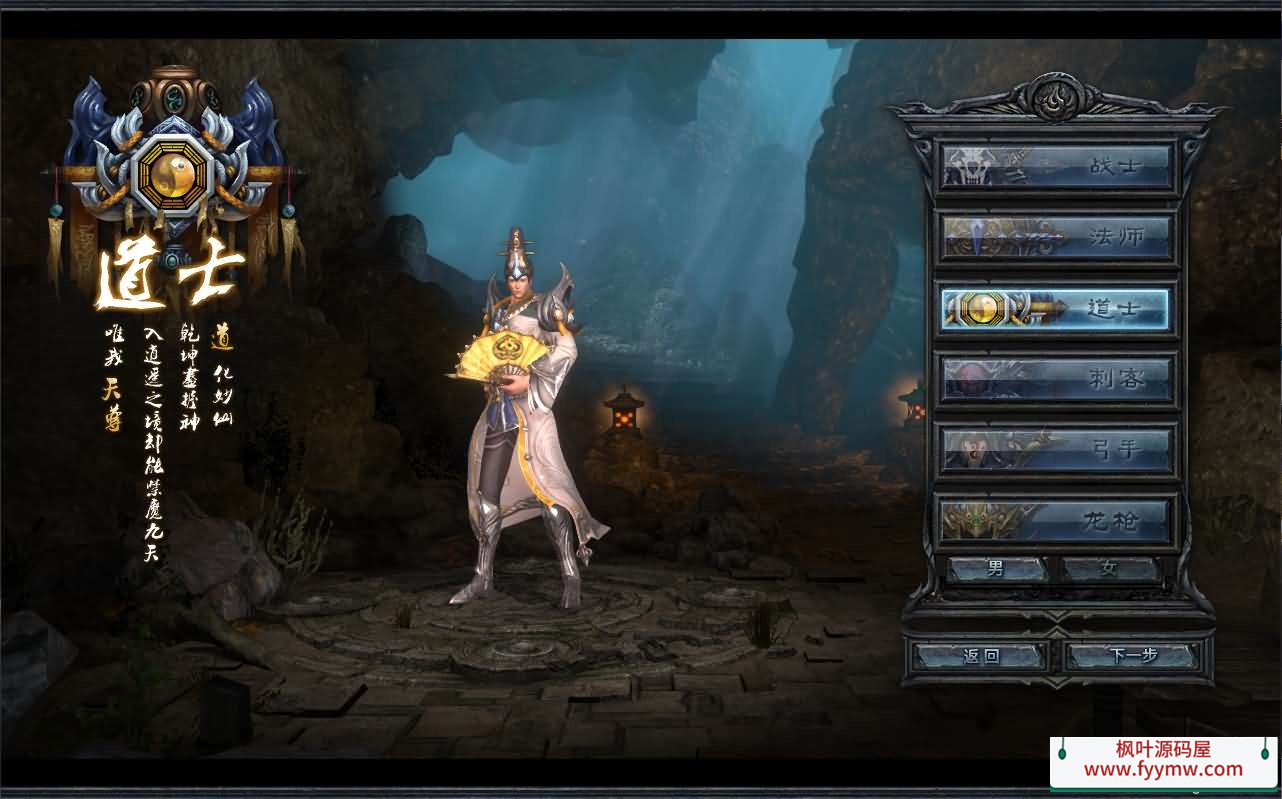Go back with the 返回 button
This screenshot has width=1282, height=799.
[980, 656]
